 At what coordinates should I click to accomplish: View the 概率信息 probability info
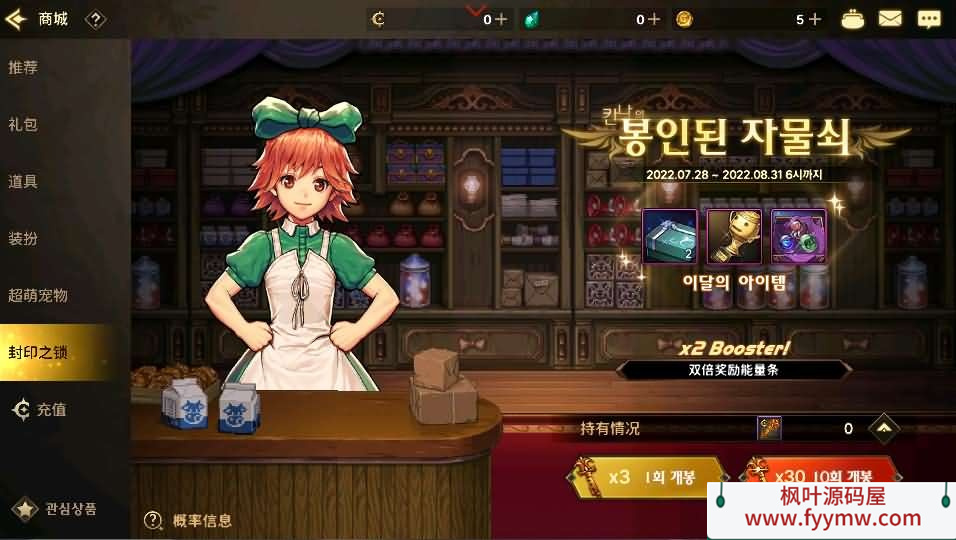(x=188, y=520)
